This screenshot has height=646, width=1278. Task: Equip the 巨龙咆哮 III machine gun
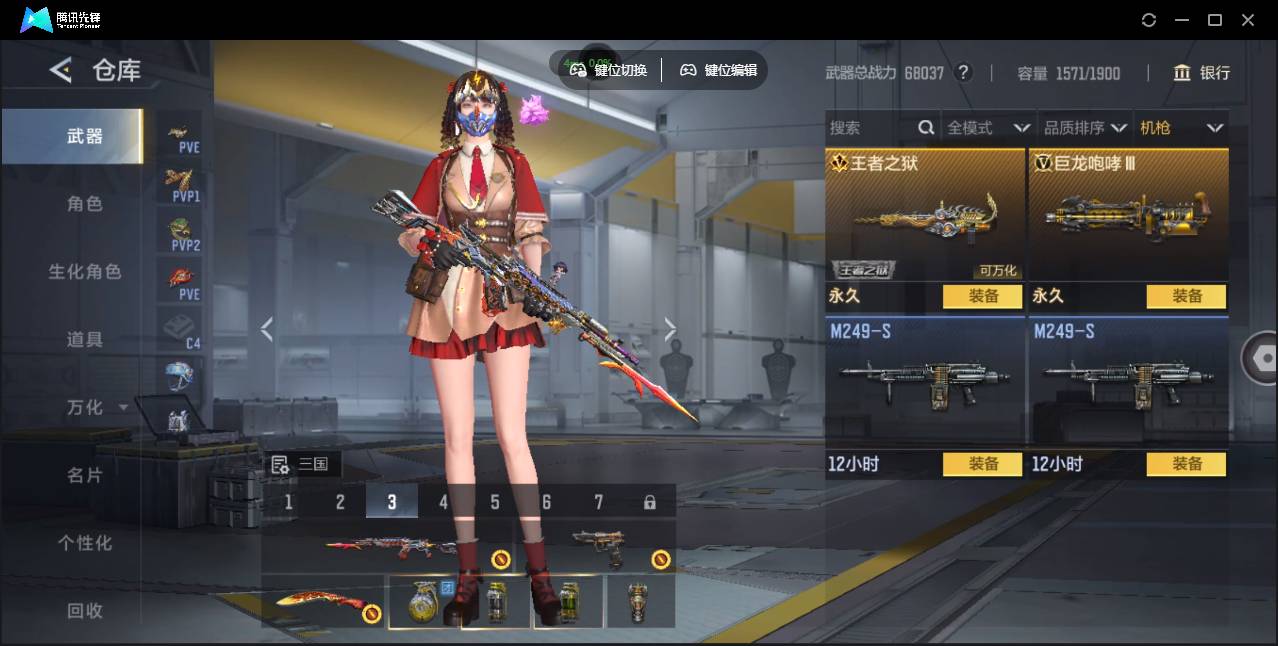[x=1186, y=296]
